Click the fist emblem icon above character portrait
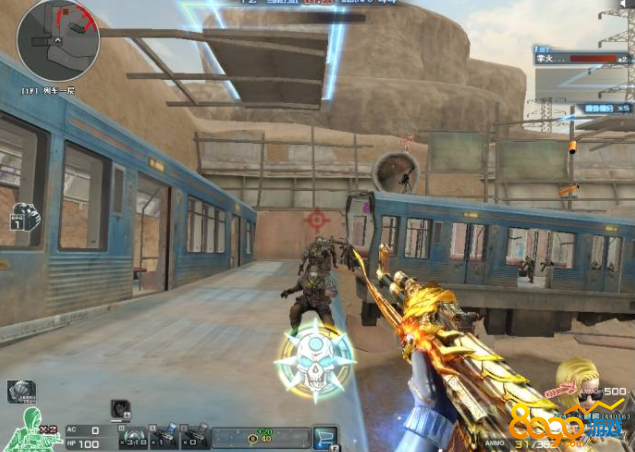This screenshot has height=452, width=635. coord(20,392)
